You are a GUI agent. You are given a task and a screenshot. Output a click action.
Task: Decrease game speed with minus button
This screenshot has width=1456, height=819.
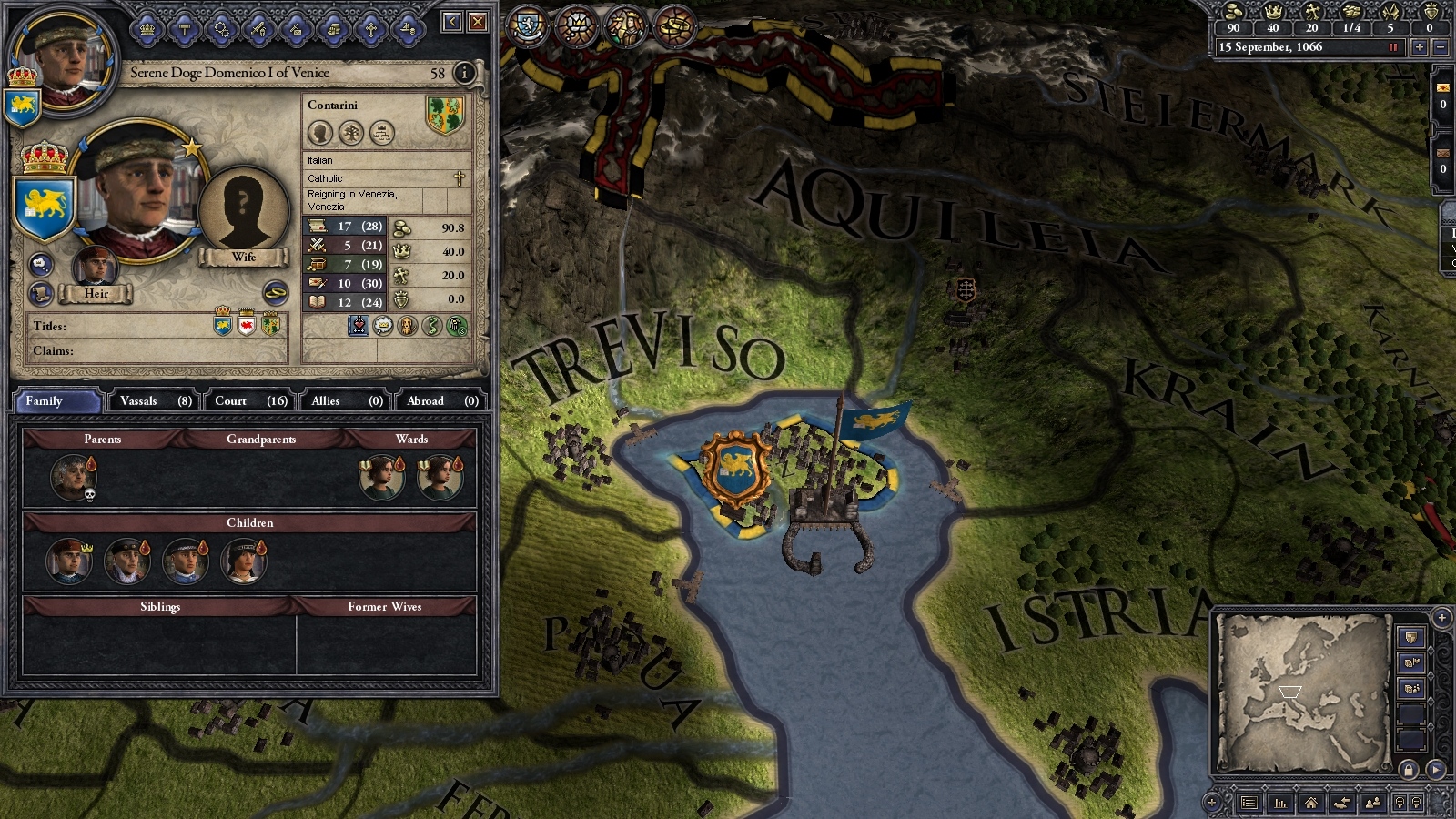pyautogui.click(x=1440, y=47)
